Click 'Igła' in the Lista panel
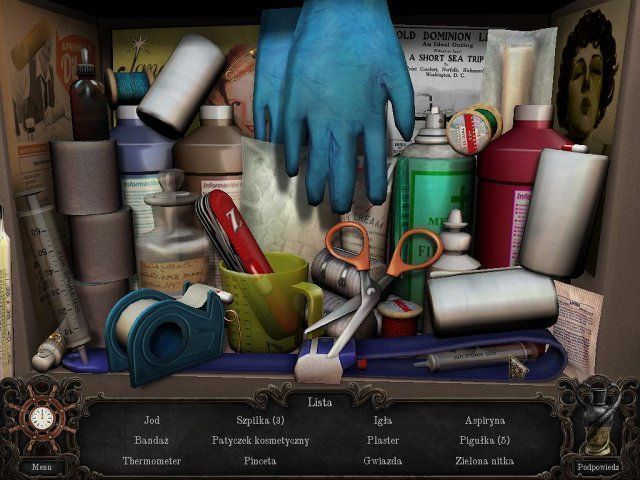 383,420
